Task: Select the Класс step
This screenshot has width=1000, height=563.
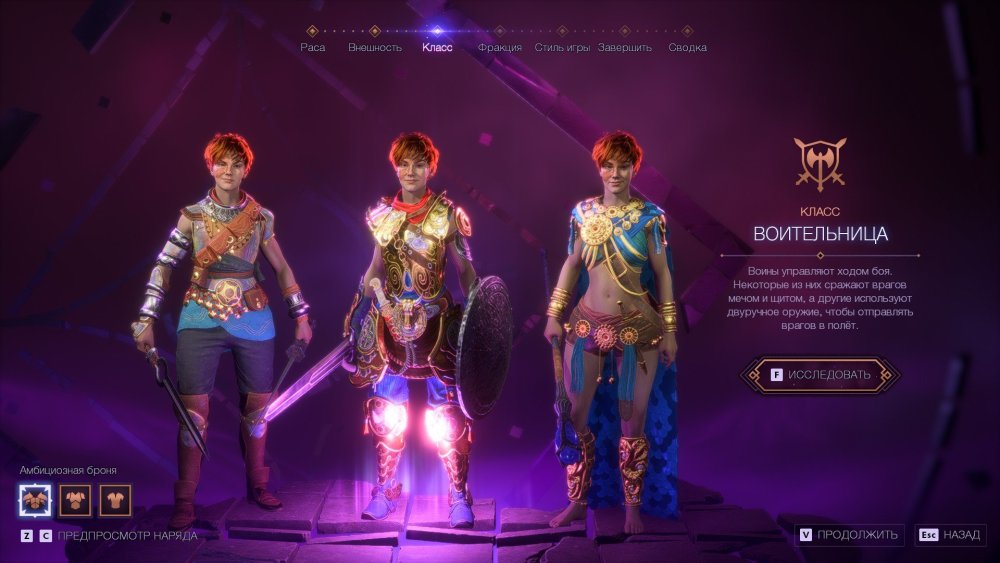Action: pos(437,47)
